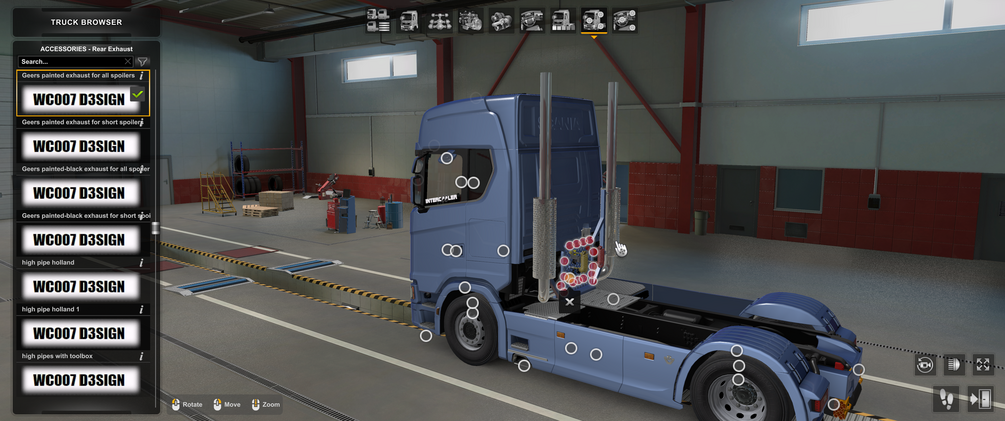The height and width of the screenshot is (421, 1005).
Task: Open the Truck Browser panel
Action: 86,22
